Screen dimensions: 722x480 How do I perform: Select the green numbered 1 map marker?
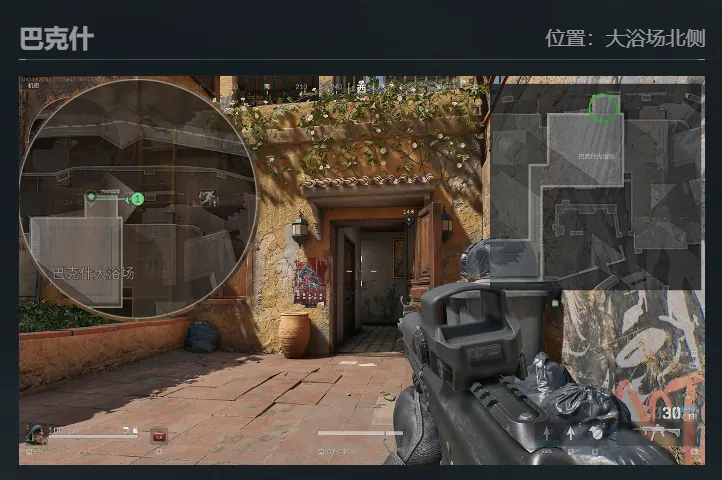point(137,199)
